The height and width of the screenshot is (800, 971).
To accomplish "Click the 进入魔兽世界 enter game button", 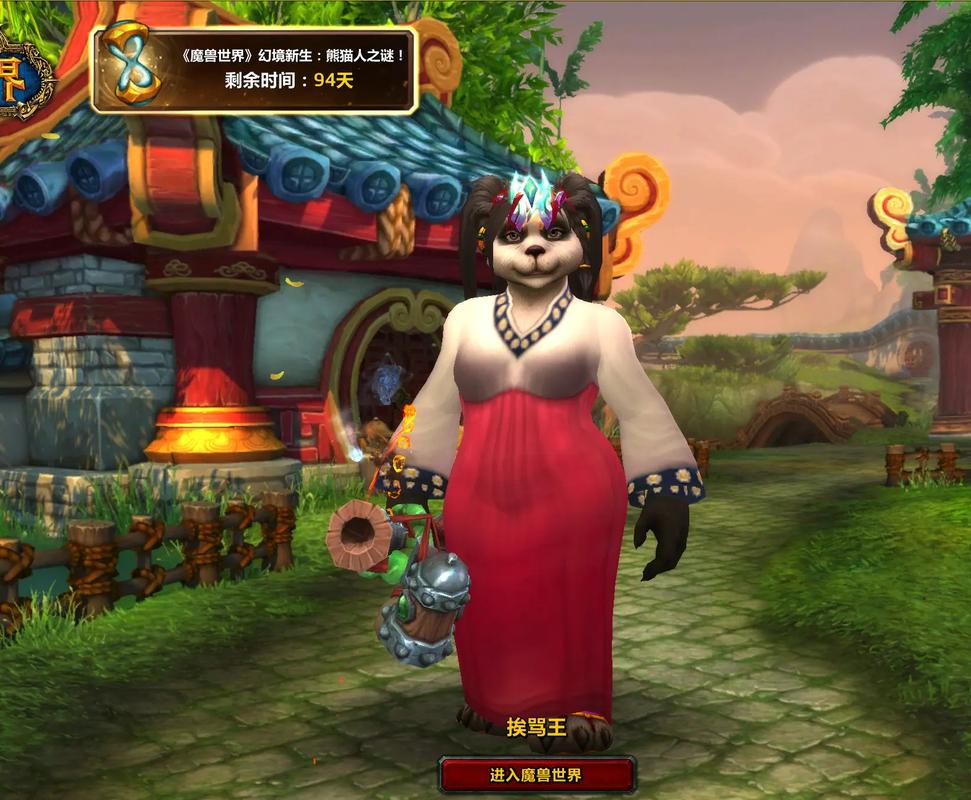I will coord(537,775).
